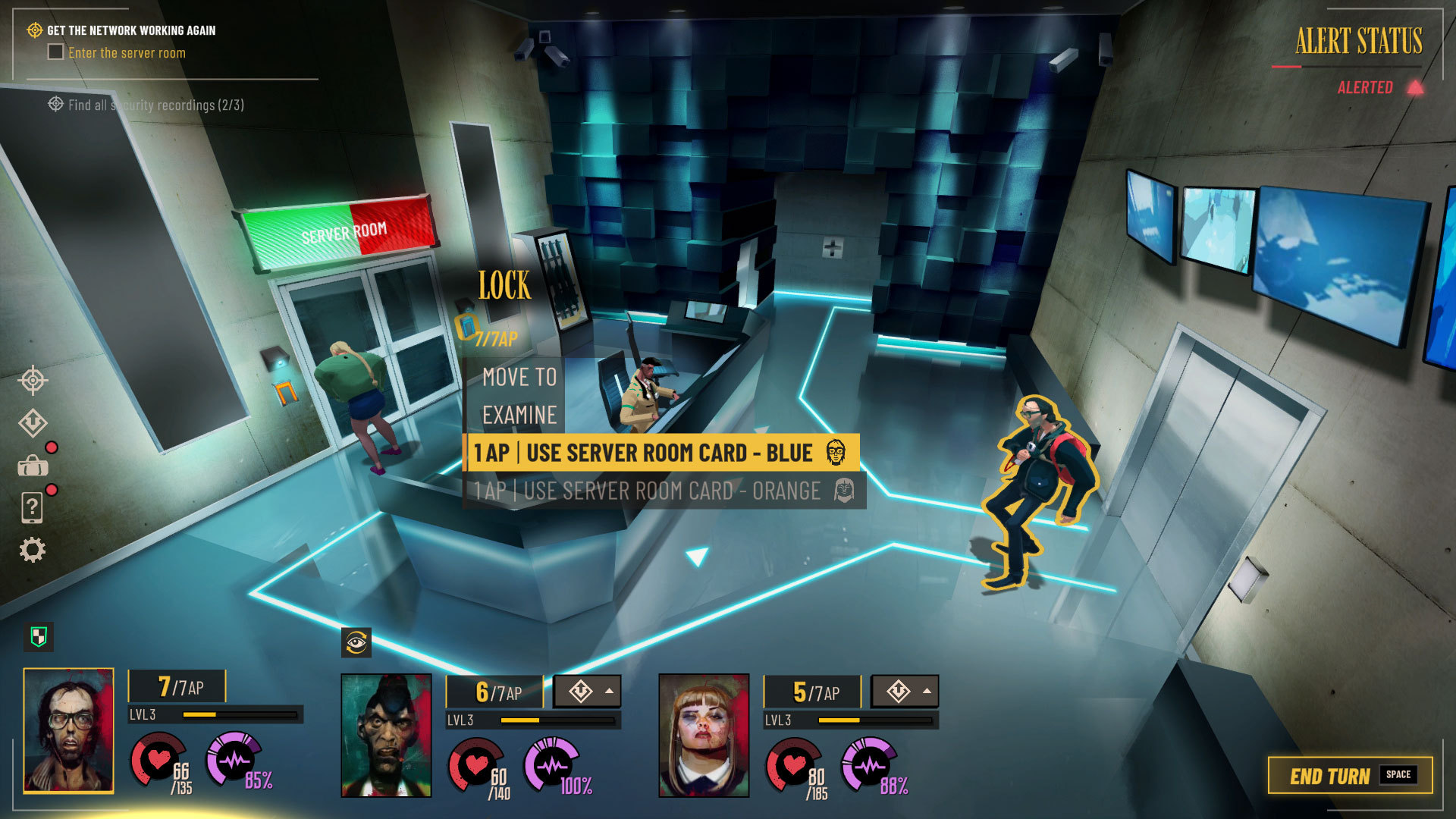Click the diamond arrow icon on left sidebar

tap(33, 423)
